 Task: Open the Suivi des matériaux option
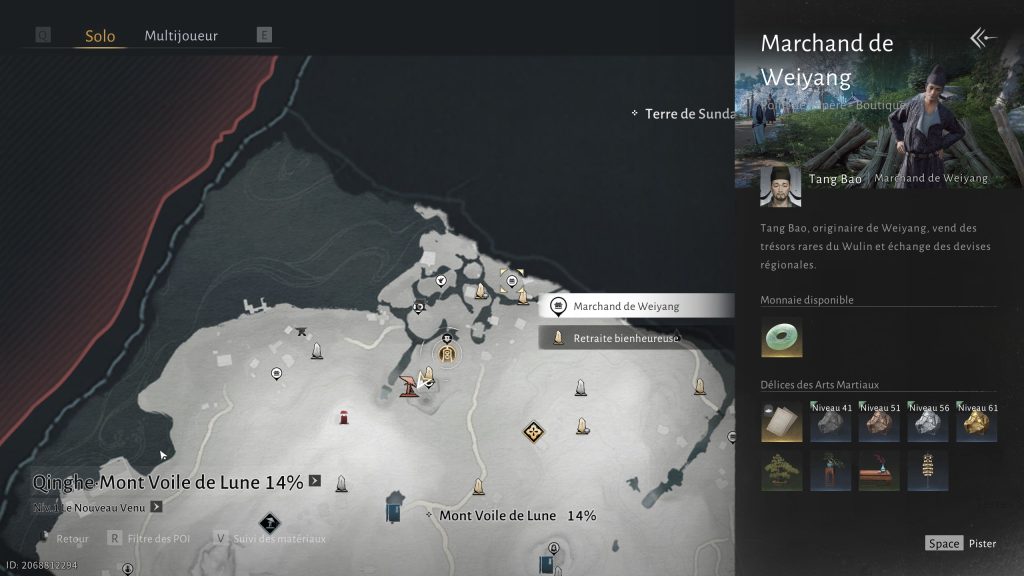(x=270, y=538)
